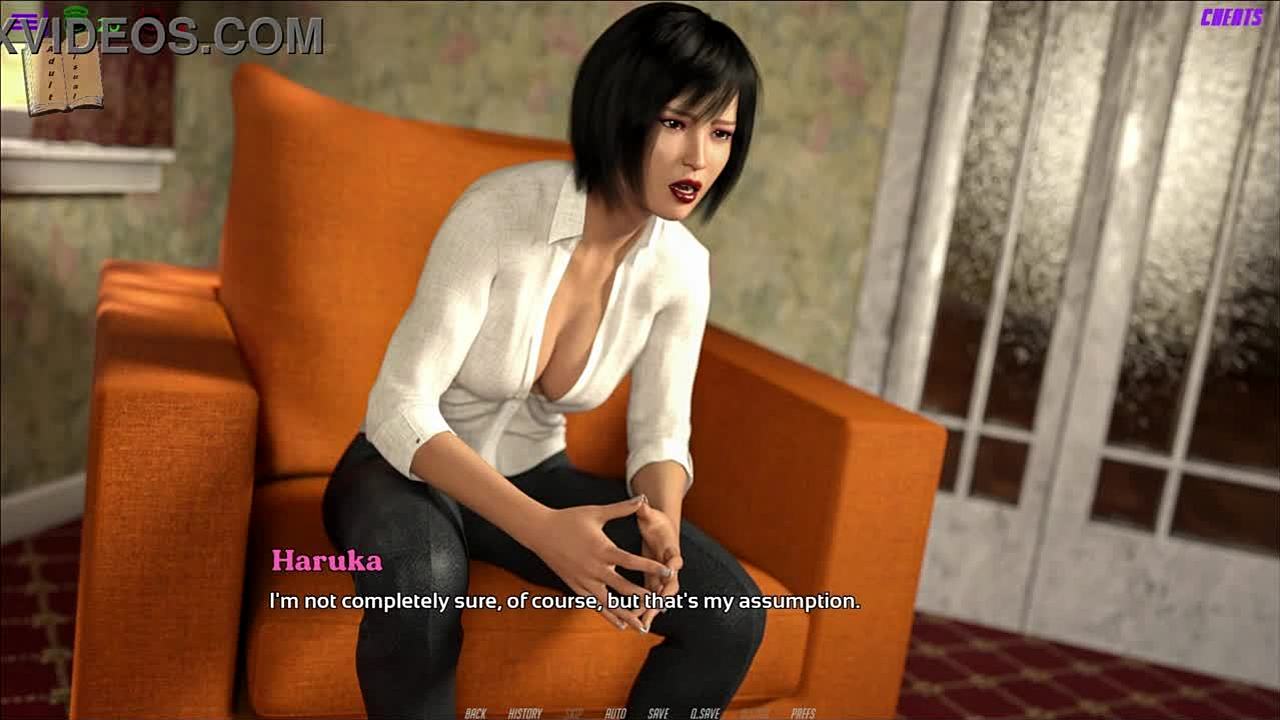Toggle Skip in the quick menu

tap(574, 713)
